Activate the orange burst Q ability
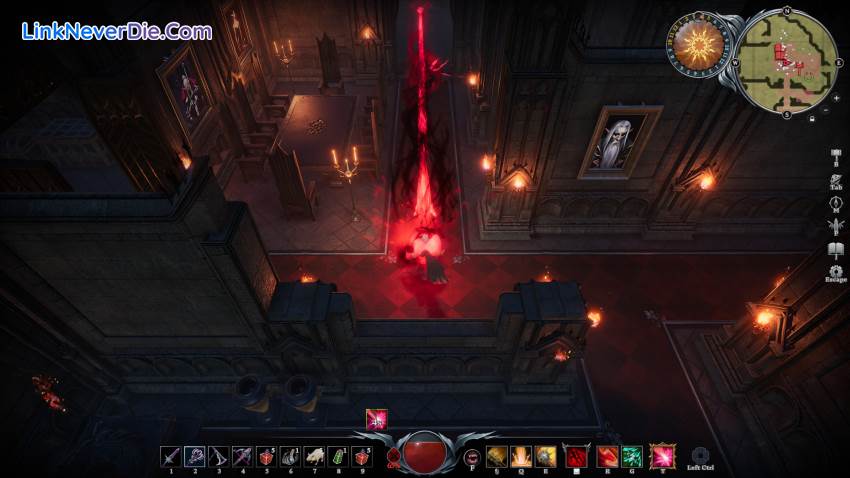Image resolution: width=850 pixels, height=478 pixels. (521, 457)
